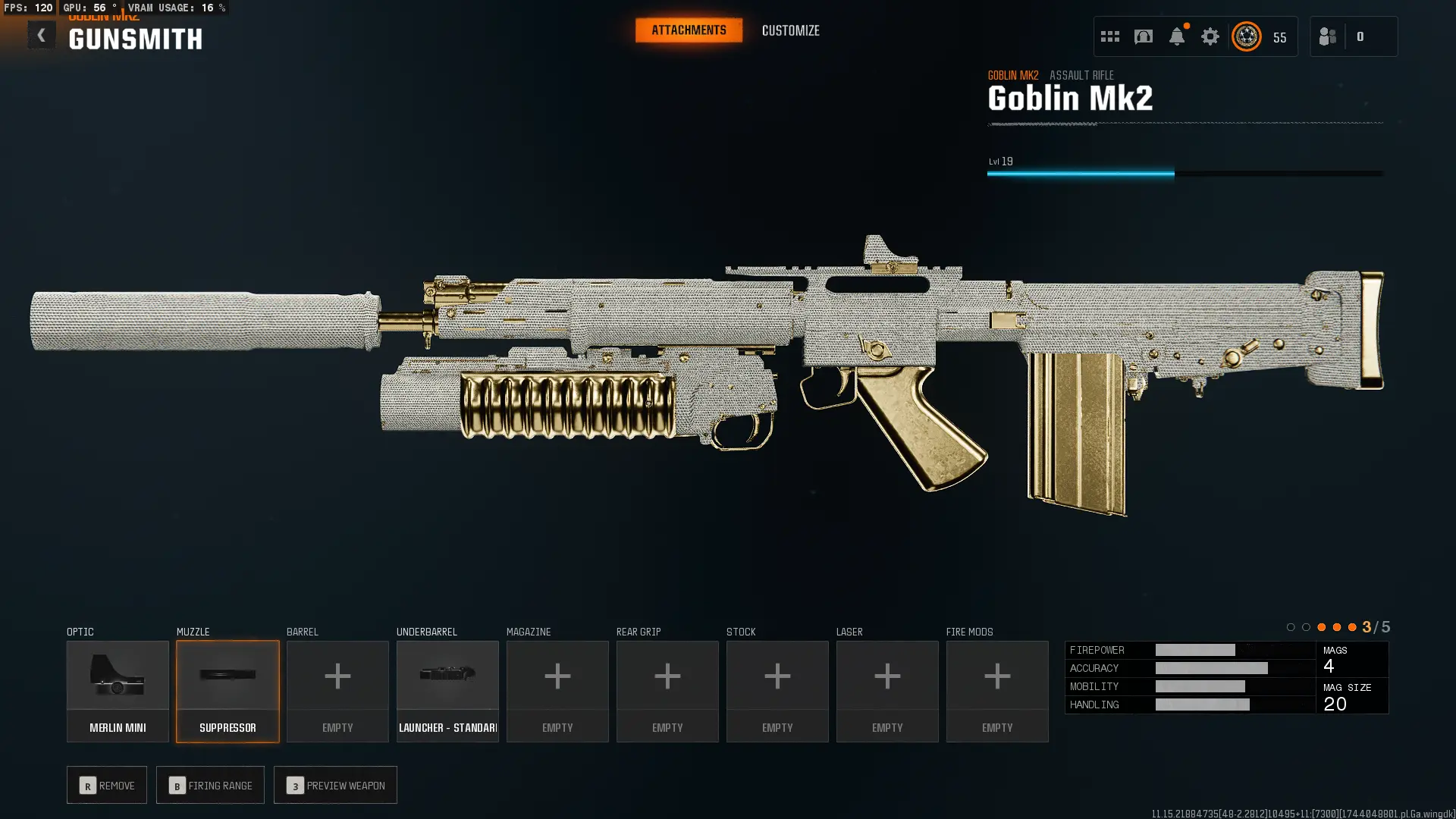Open the social friends panel
Screen dimensions: 1456x819
point(1328,36)
